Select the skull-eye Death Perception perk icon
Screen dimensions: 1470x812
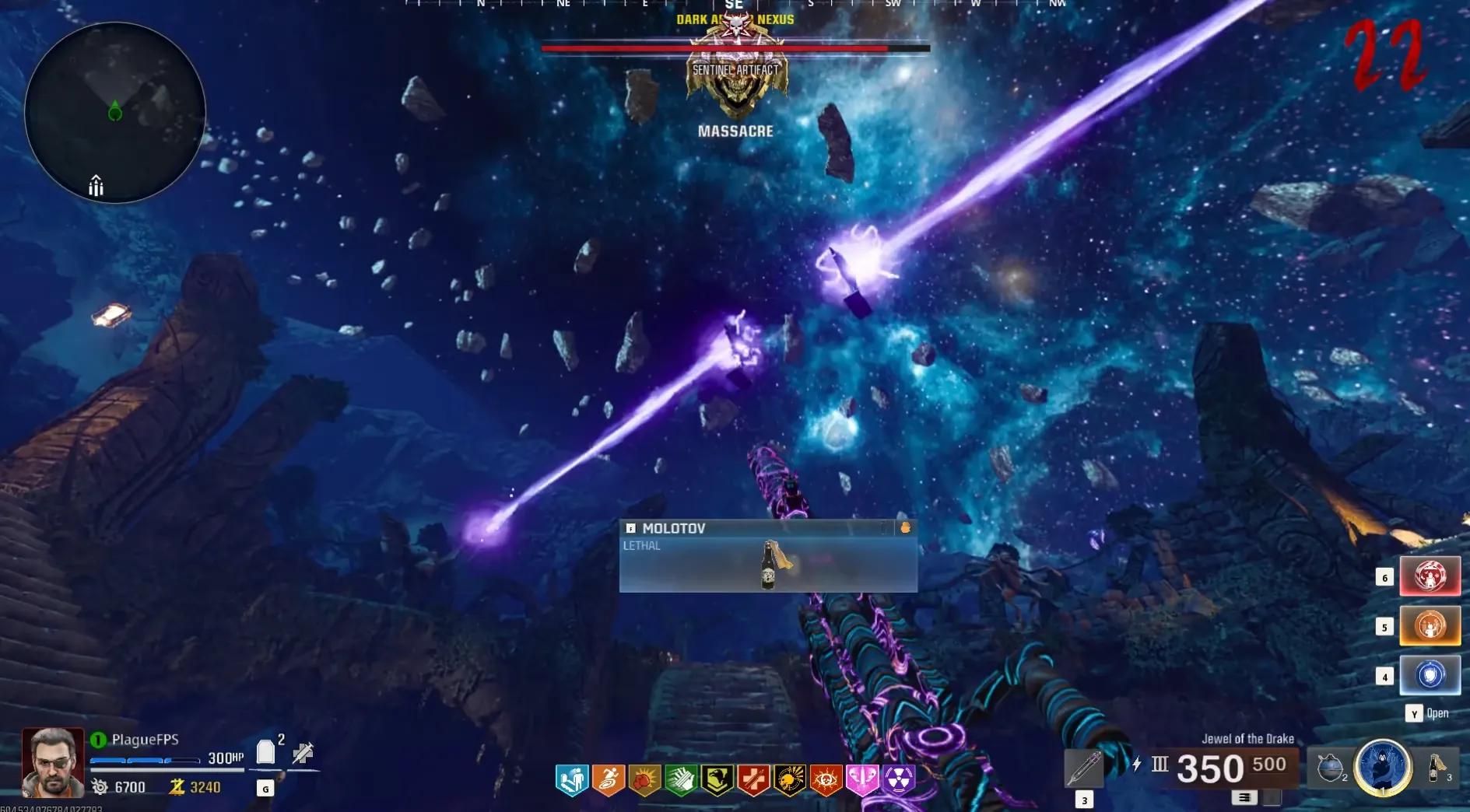click(826, 779)
